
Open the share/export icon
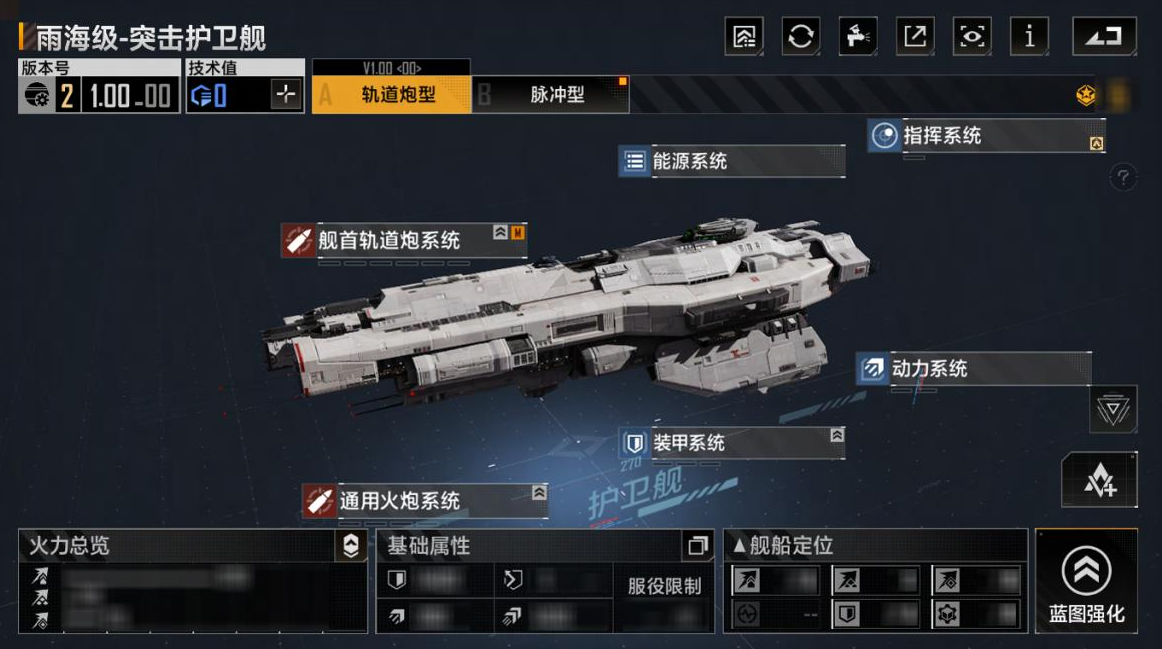tap(915, 37)
